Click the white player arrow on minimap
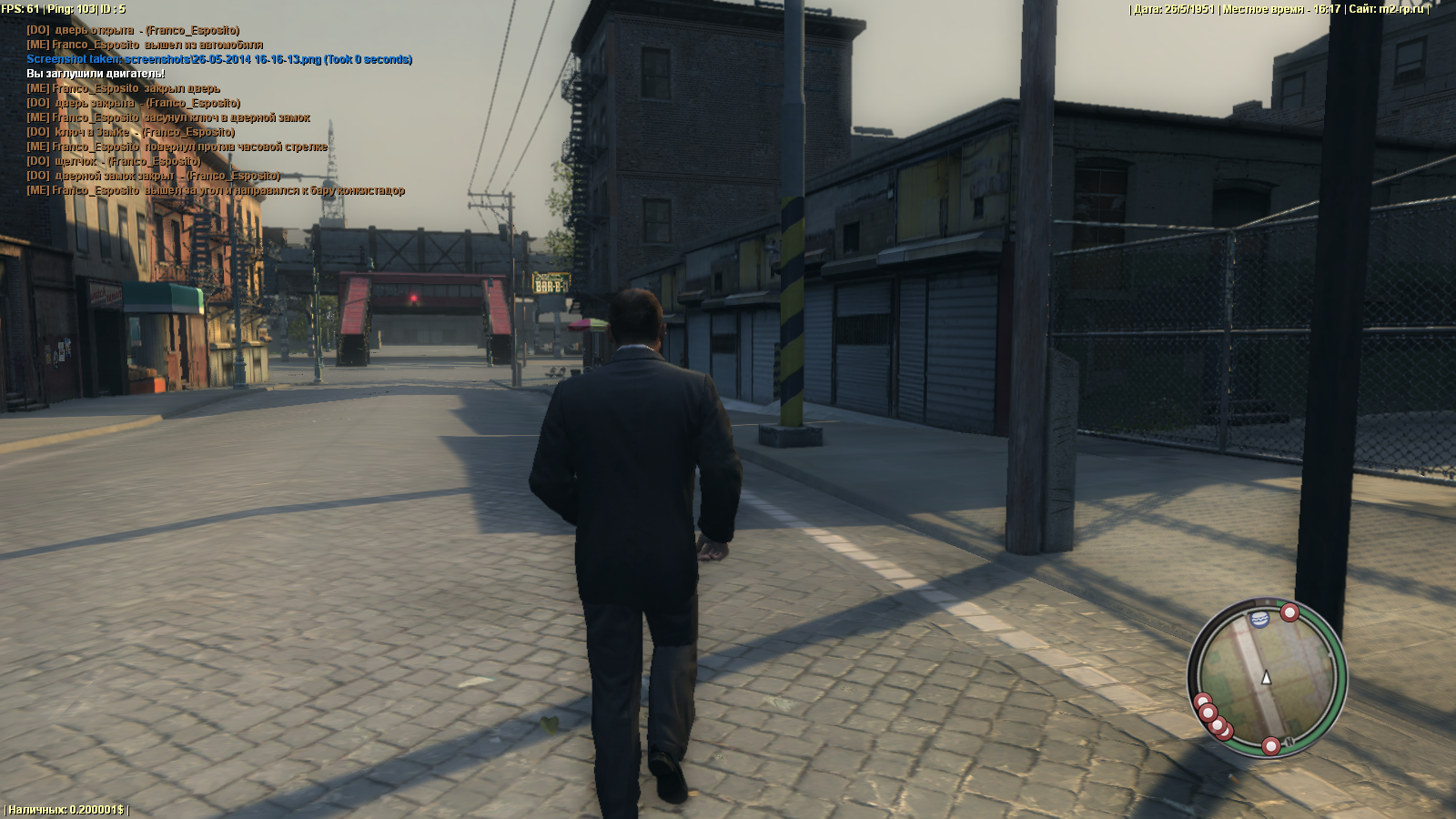The height and width of the screenshot is (819, 1456). click(1266, 678)
